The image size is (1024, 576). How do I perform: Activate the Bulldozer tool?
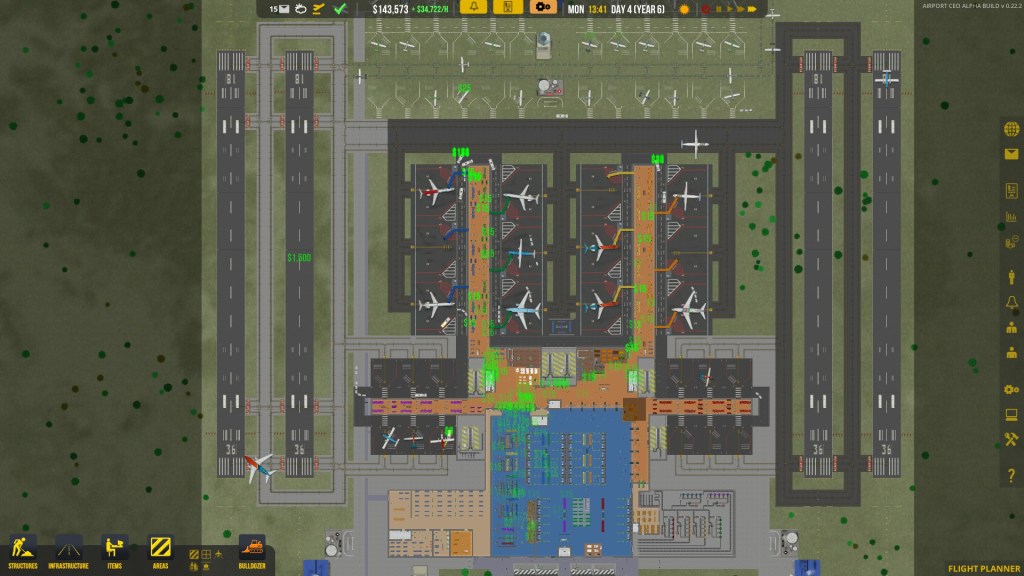(252, 551)
